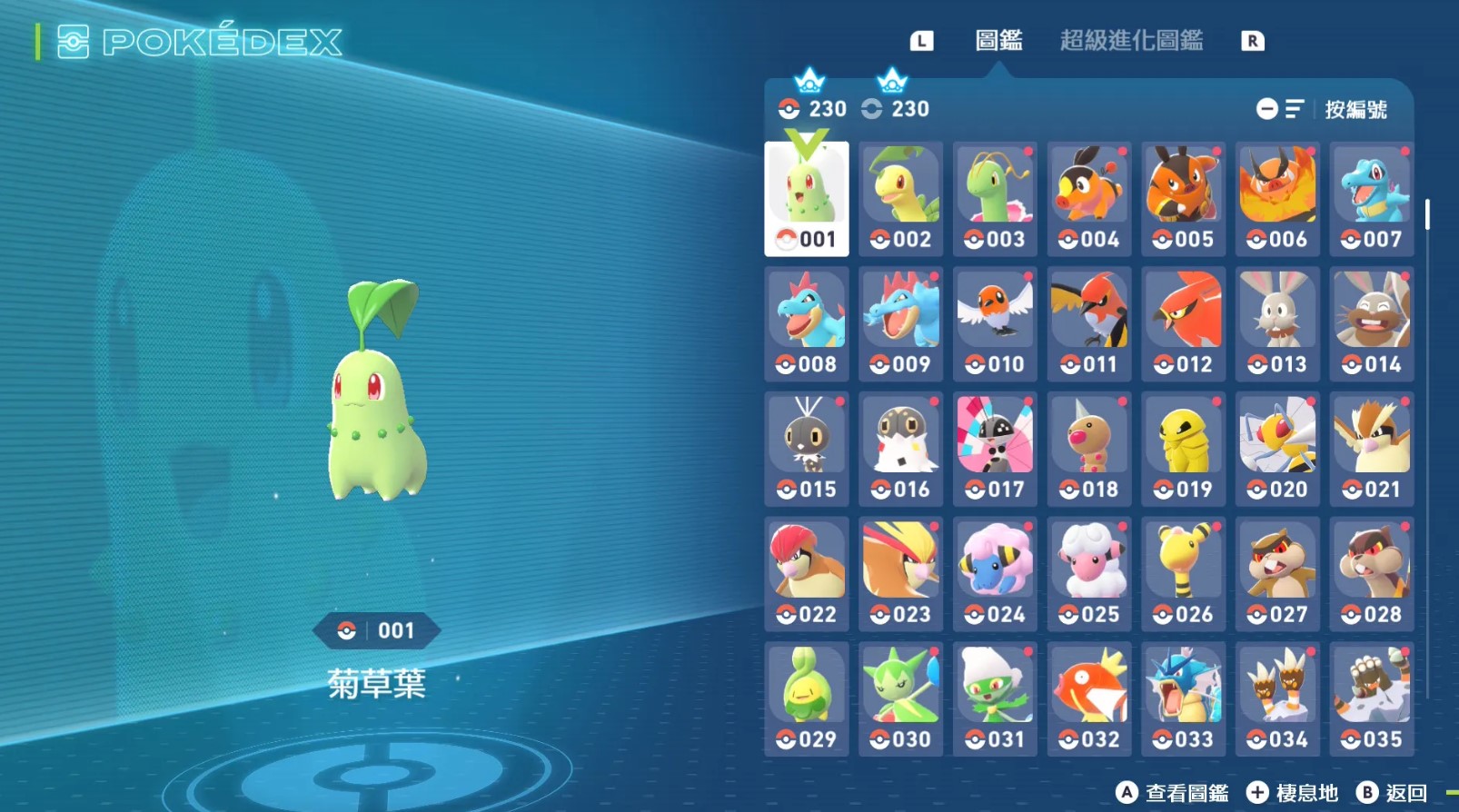Select Gyarados entry 033

[x=1184, y=698]
